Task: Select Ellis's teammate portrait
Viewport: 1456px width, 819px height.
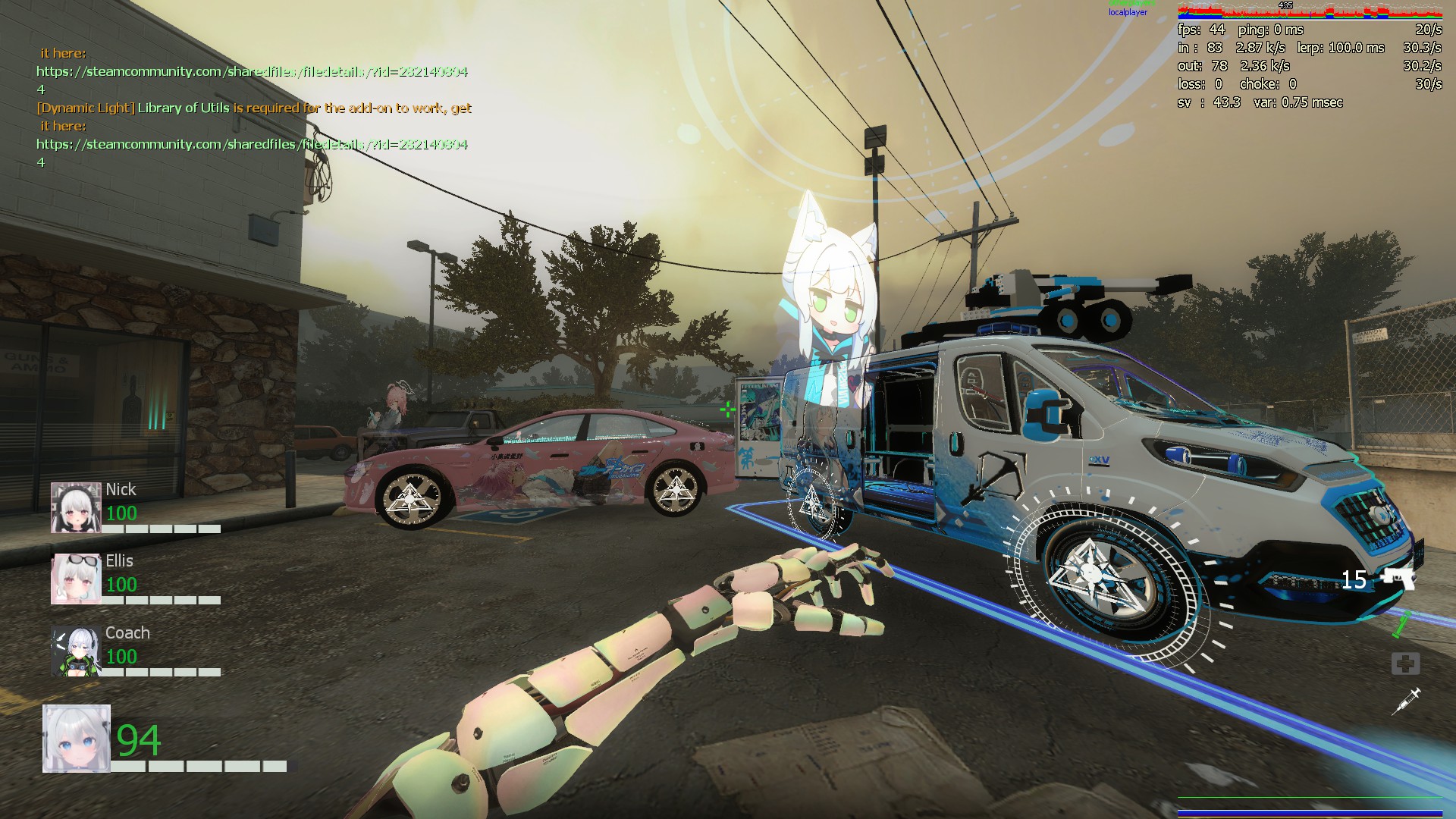Action: coord(76,579)
